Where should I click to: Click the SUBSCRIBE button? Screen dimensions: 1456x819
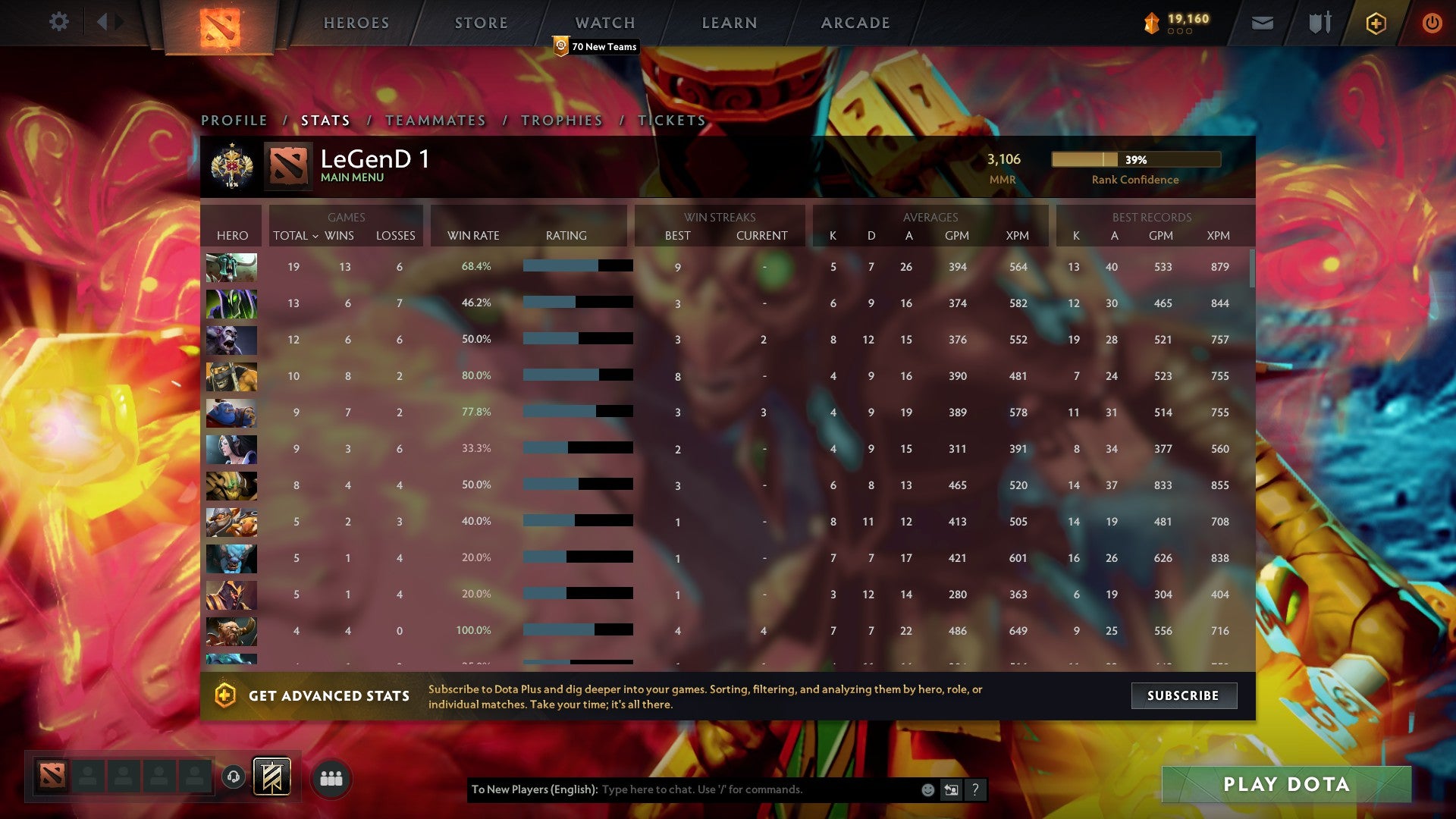coord(1184,695)
